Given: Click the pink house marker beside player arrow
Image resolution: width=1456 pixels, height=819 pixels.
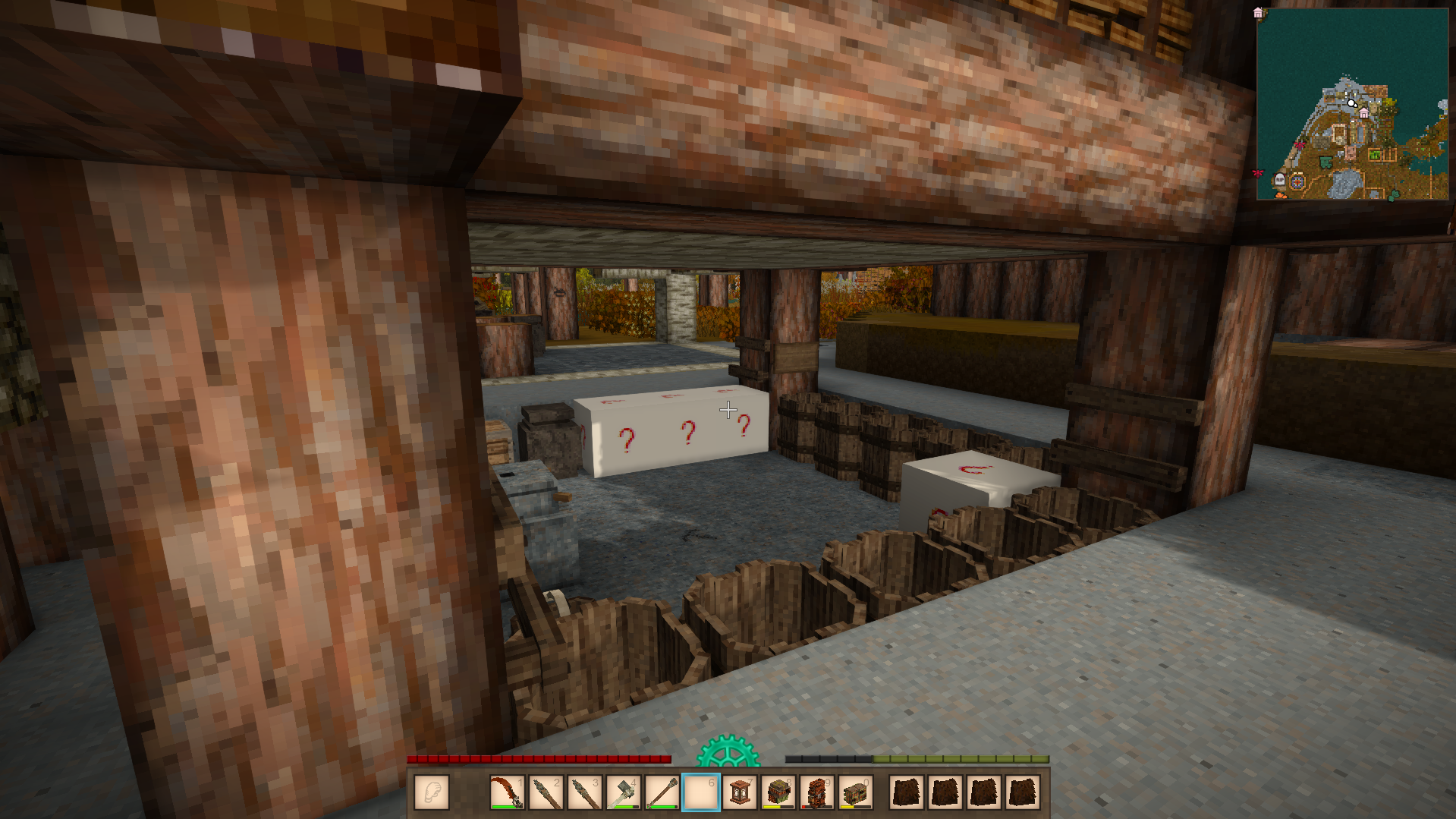Looking at the screenshot, I should tap(1364, 113).
